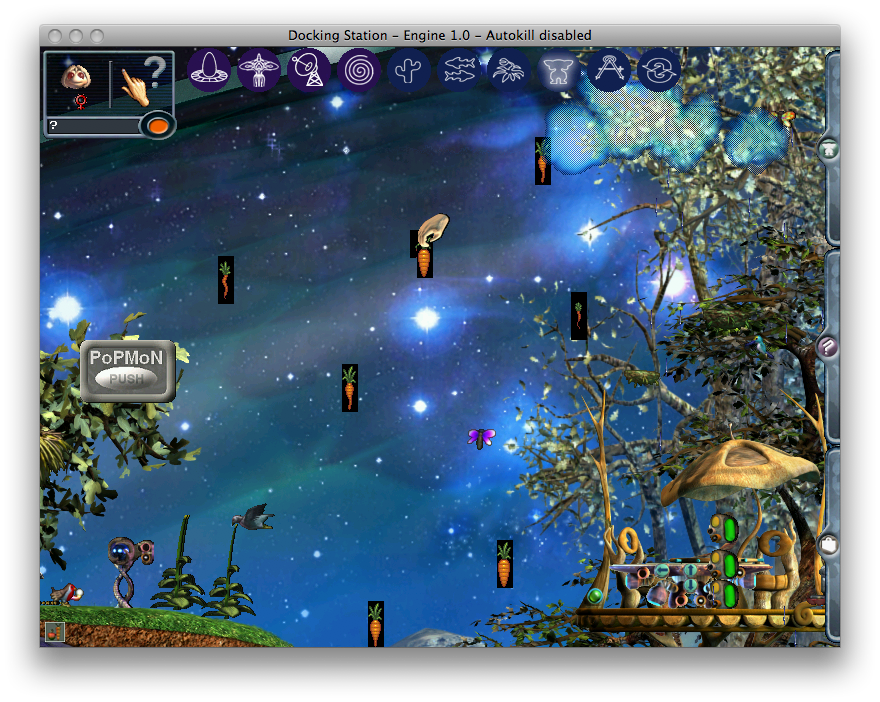Choose the creature silhouette icon
The height and width of the screenshot is (702, 880).
tap(559, 70)
